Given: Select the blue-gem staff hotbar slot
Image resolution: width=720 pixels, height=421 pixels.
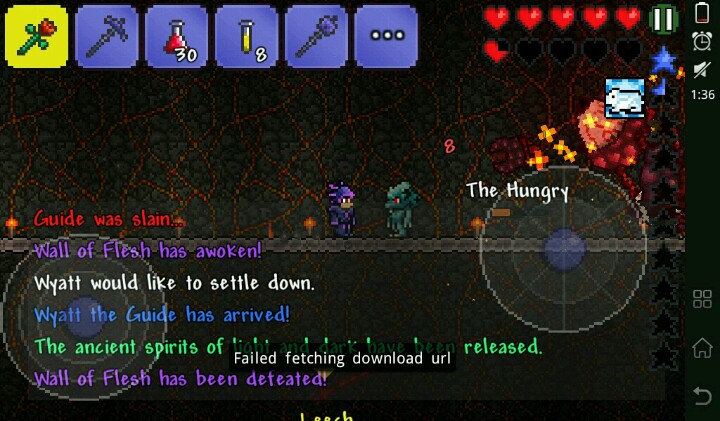Looking at the screenshot, I should [316, 37].
